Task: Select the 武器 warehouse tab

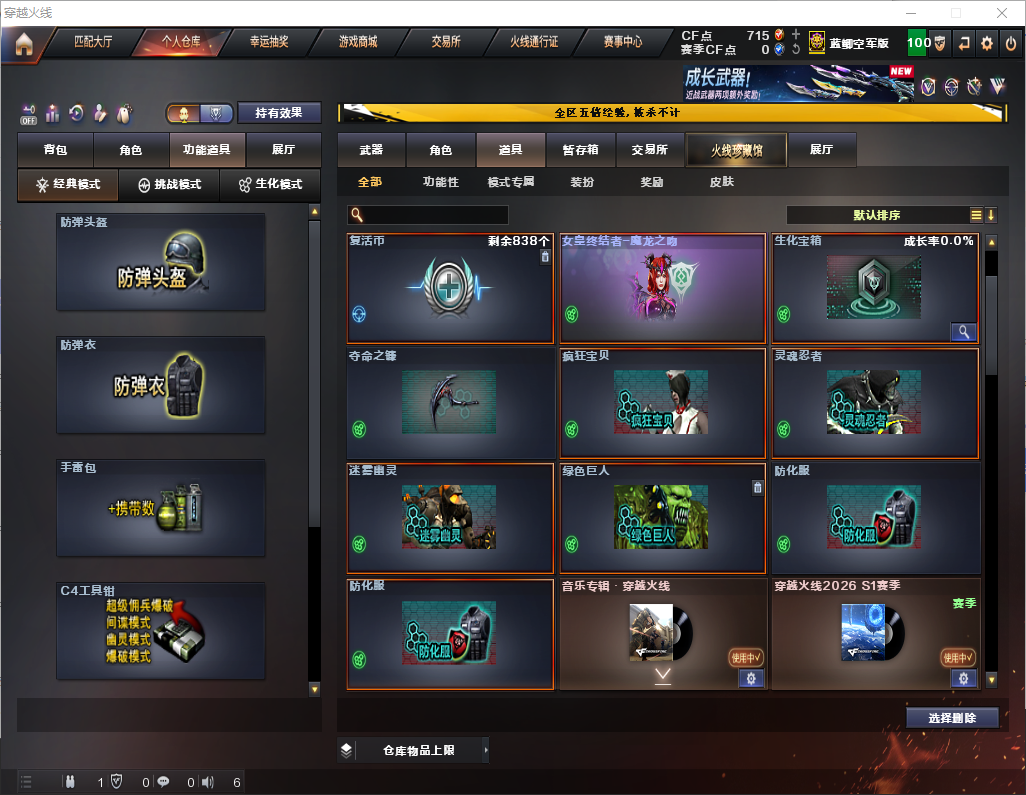Action: 371,150
